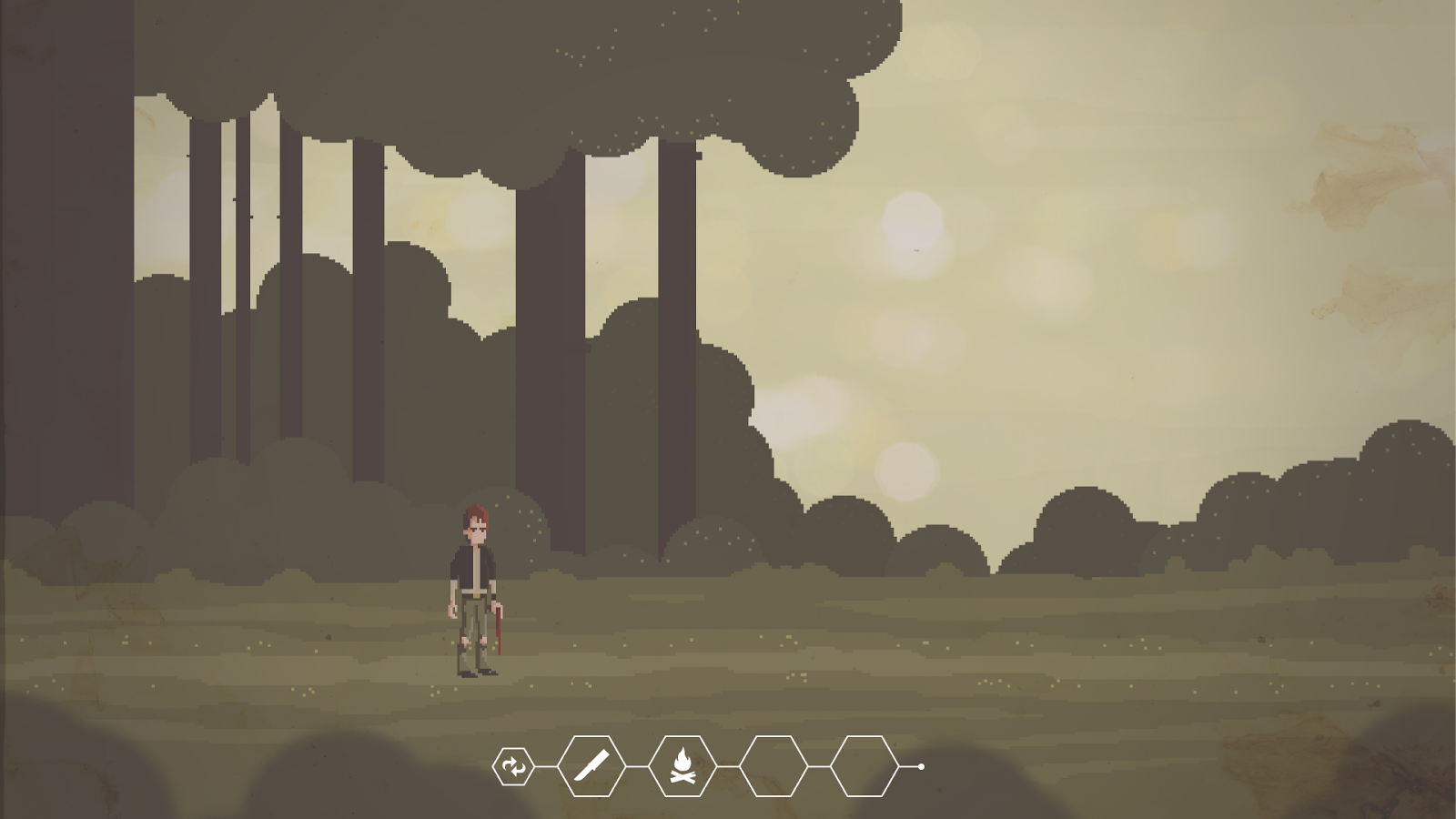Select the campfire item
Screen dimensions: 1456x819
[x=682, y=767]
